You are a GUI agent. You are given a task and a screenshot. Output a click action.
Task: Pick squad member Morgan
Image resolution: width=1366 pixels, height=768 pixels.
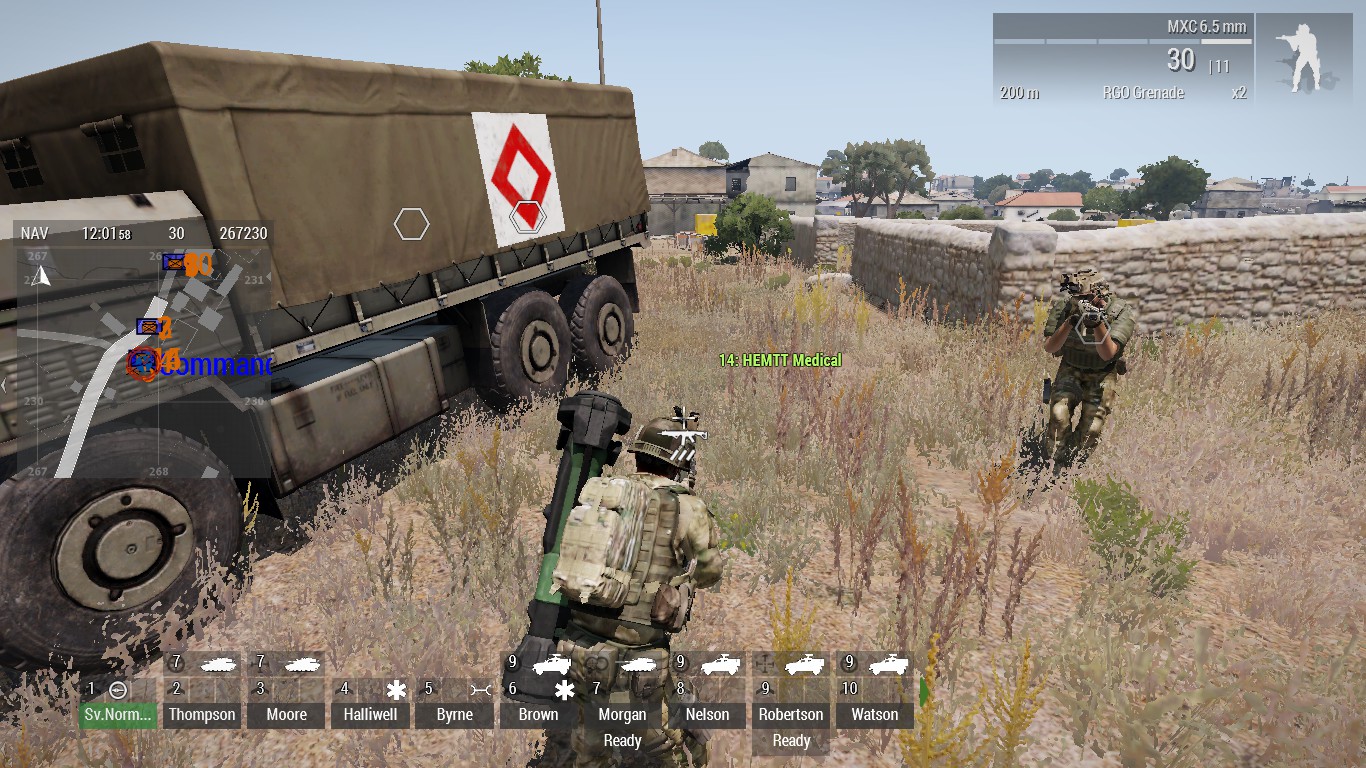(622, 714)
